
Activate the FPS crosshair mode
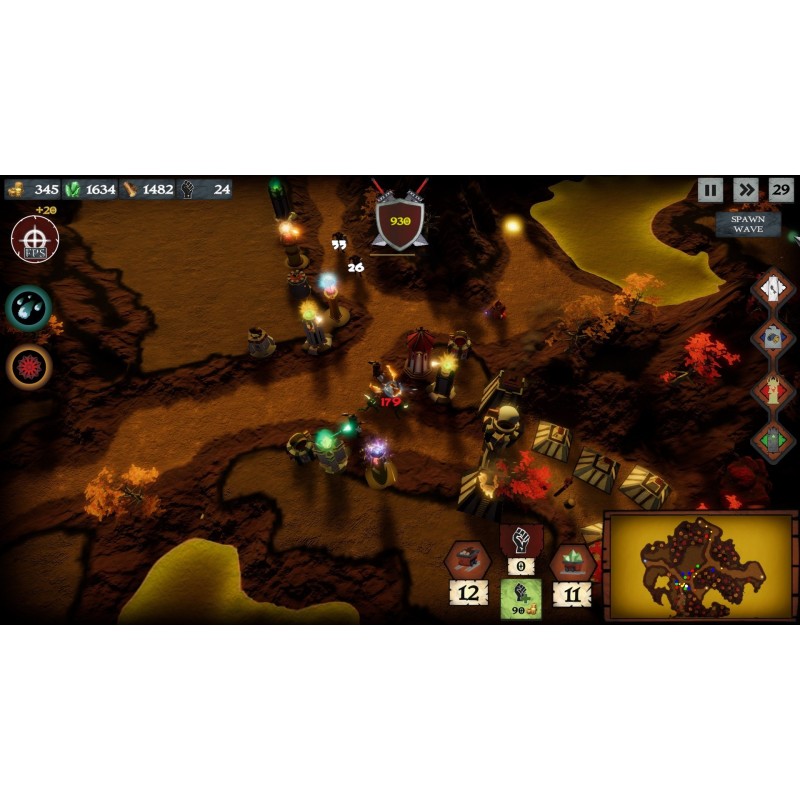34,240
